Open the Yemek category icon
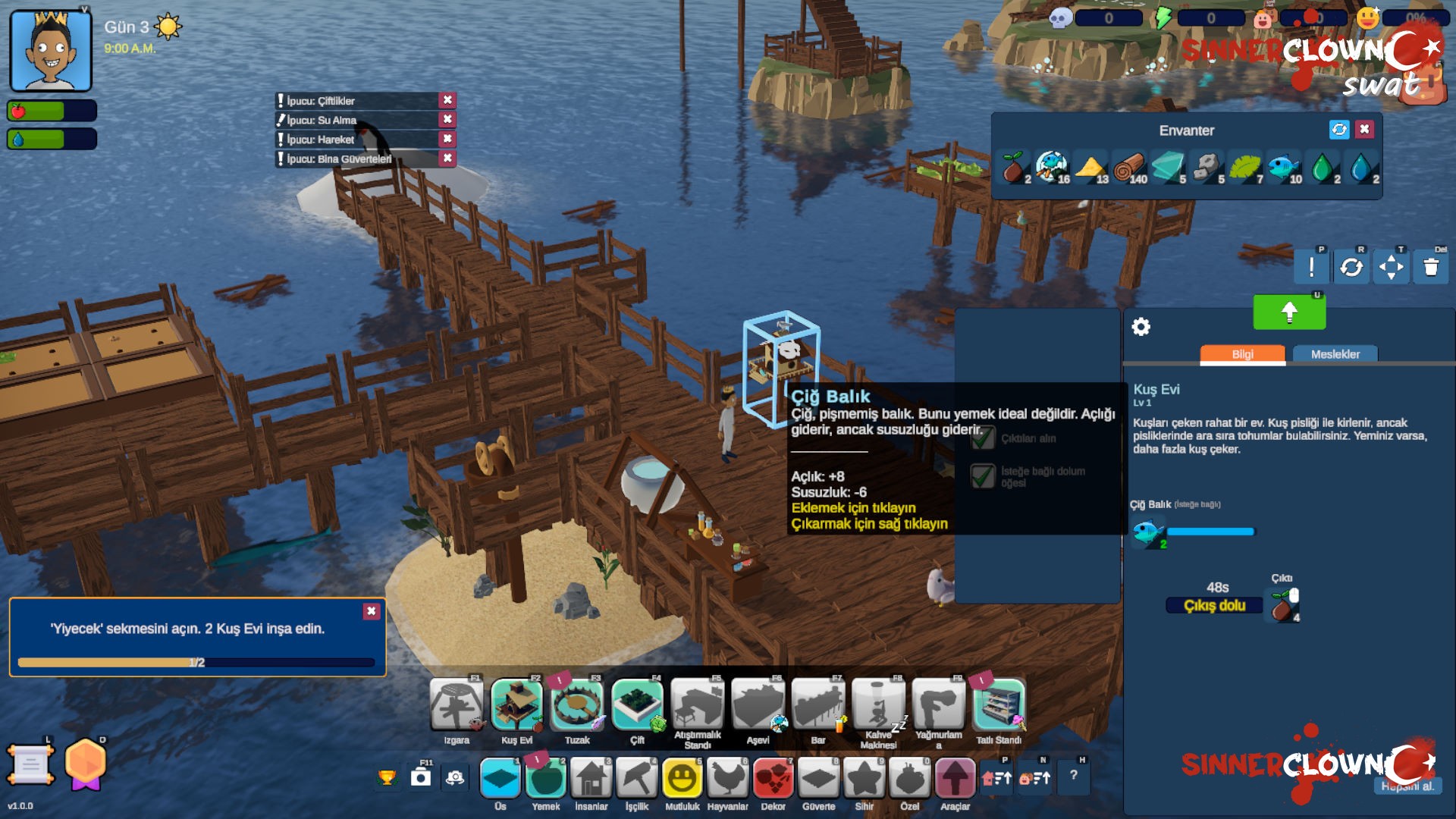 coord(545,777)
